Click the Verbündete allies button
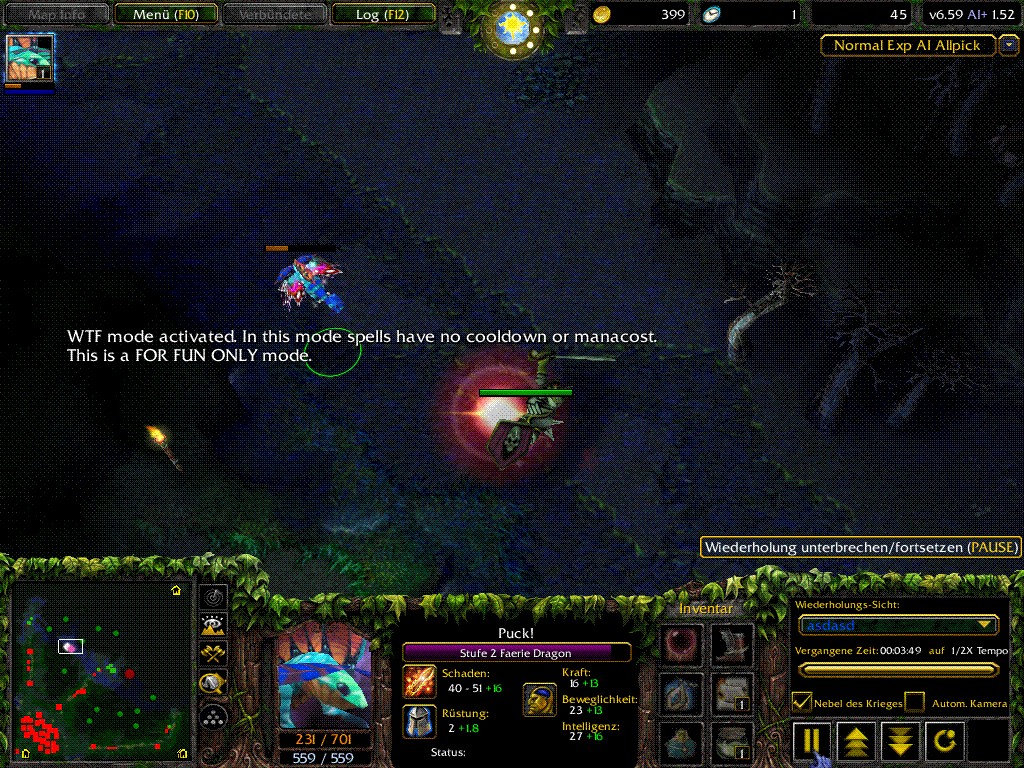Image resolution: width=1024 pixels, height=768 pixels. pos(274,14)
